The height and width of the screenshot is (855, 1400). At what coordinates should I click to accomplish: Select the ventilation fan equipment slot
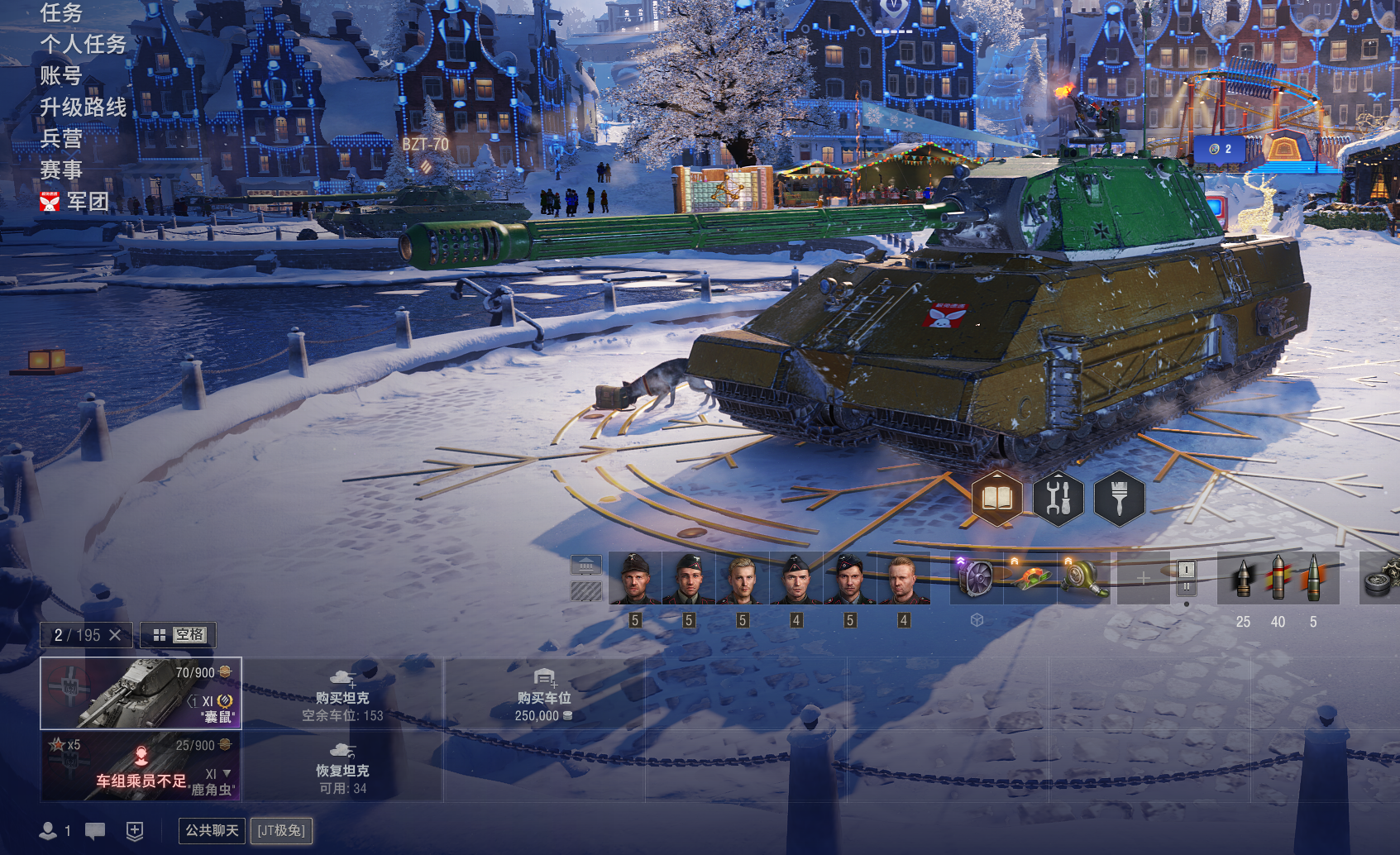977,577
